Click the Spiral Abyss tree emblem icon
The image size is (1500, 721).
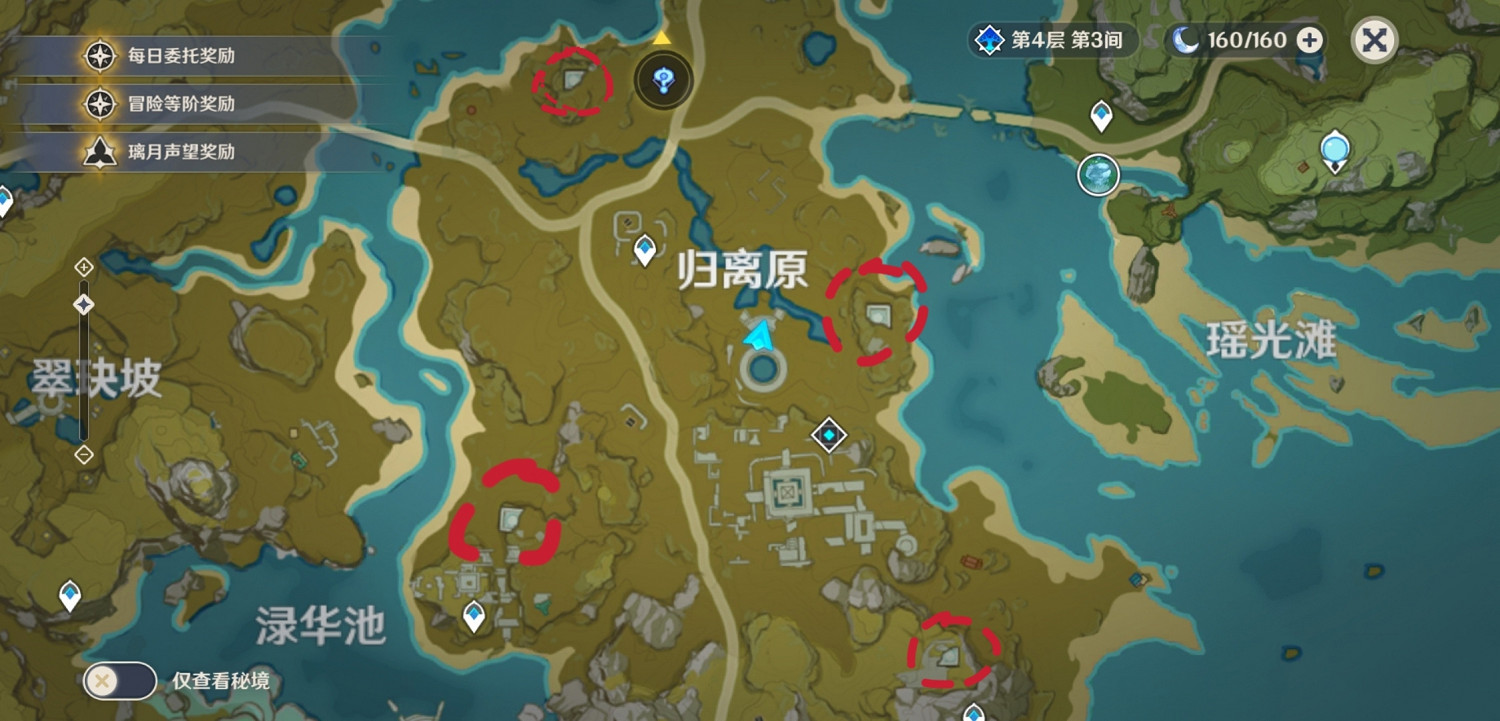pyautogui.click(x=987, y=41)
